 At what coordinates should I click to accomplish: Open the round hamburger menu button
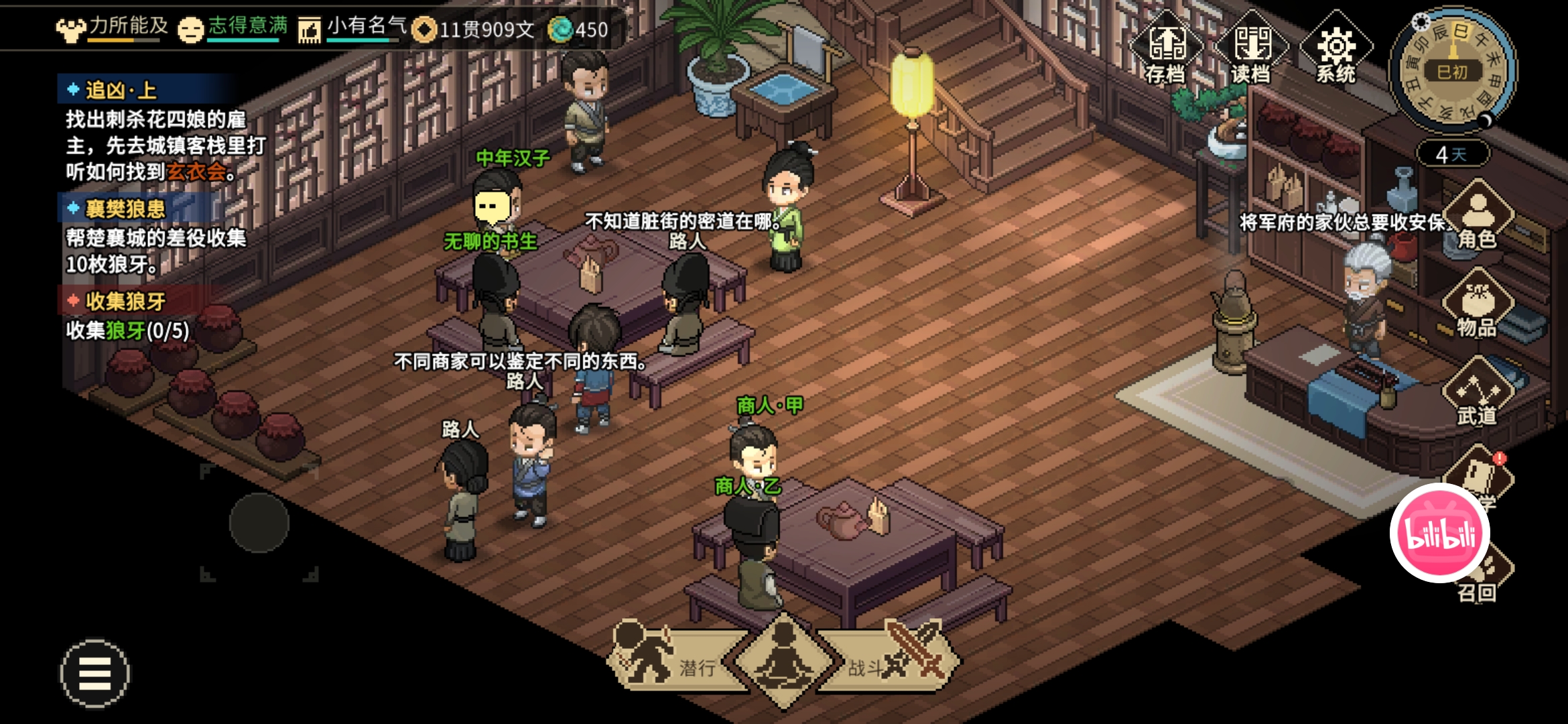click(95, 673)
